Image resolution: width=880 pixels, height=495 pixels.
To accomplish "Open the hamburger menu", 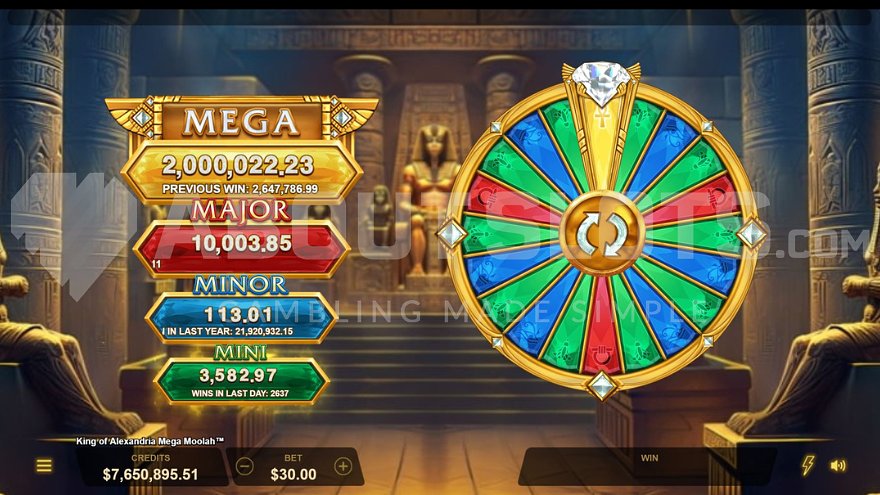I will coord(44,466).
